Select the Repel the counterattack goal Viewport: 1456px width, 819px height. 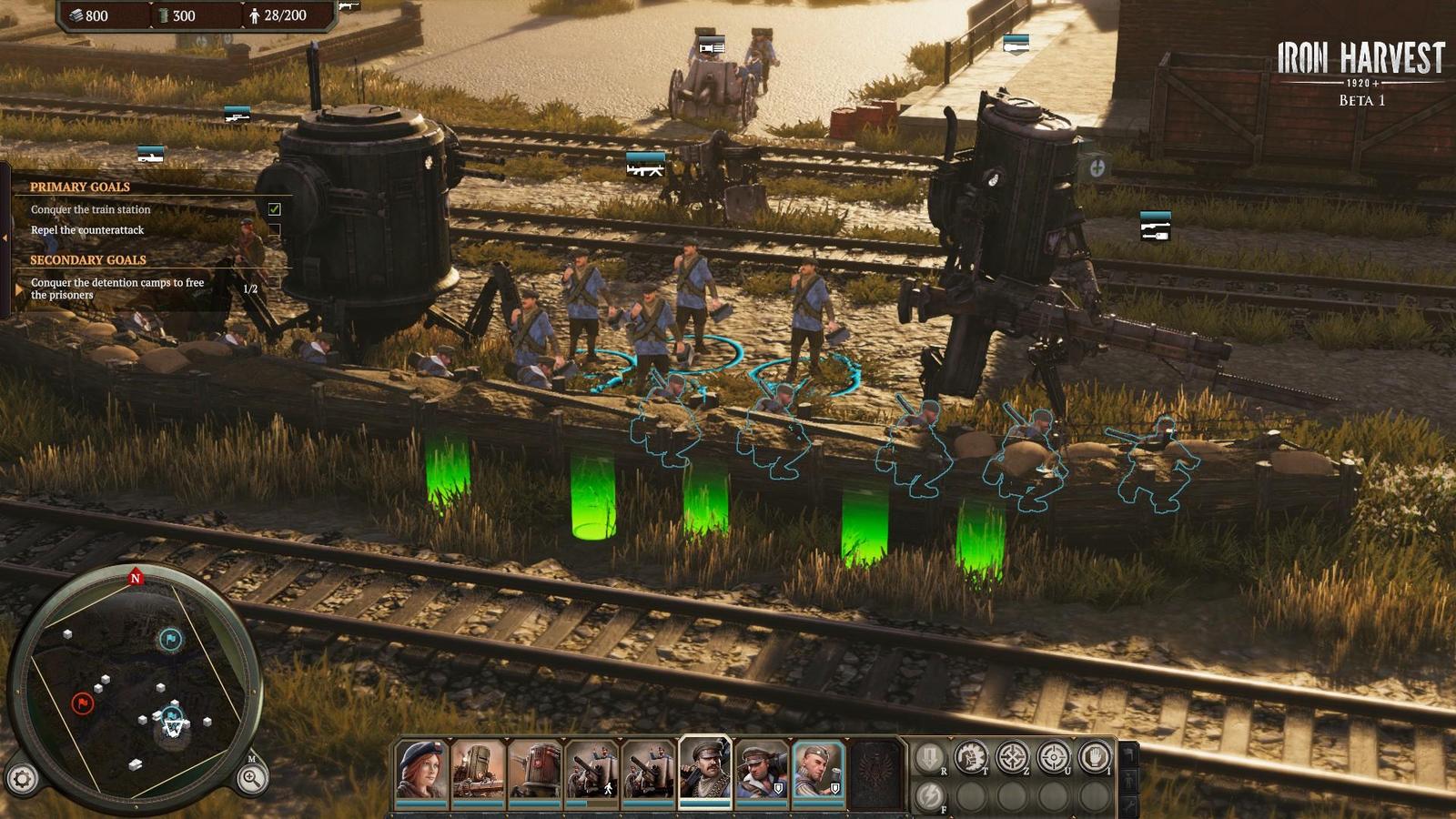(87, 230)
